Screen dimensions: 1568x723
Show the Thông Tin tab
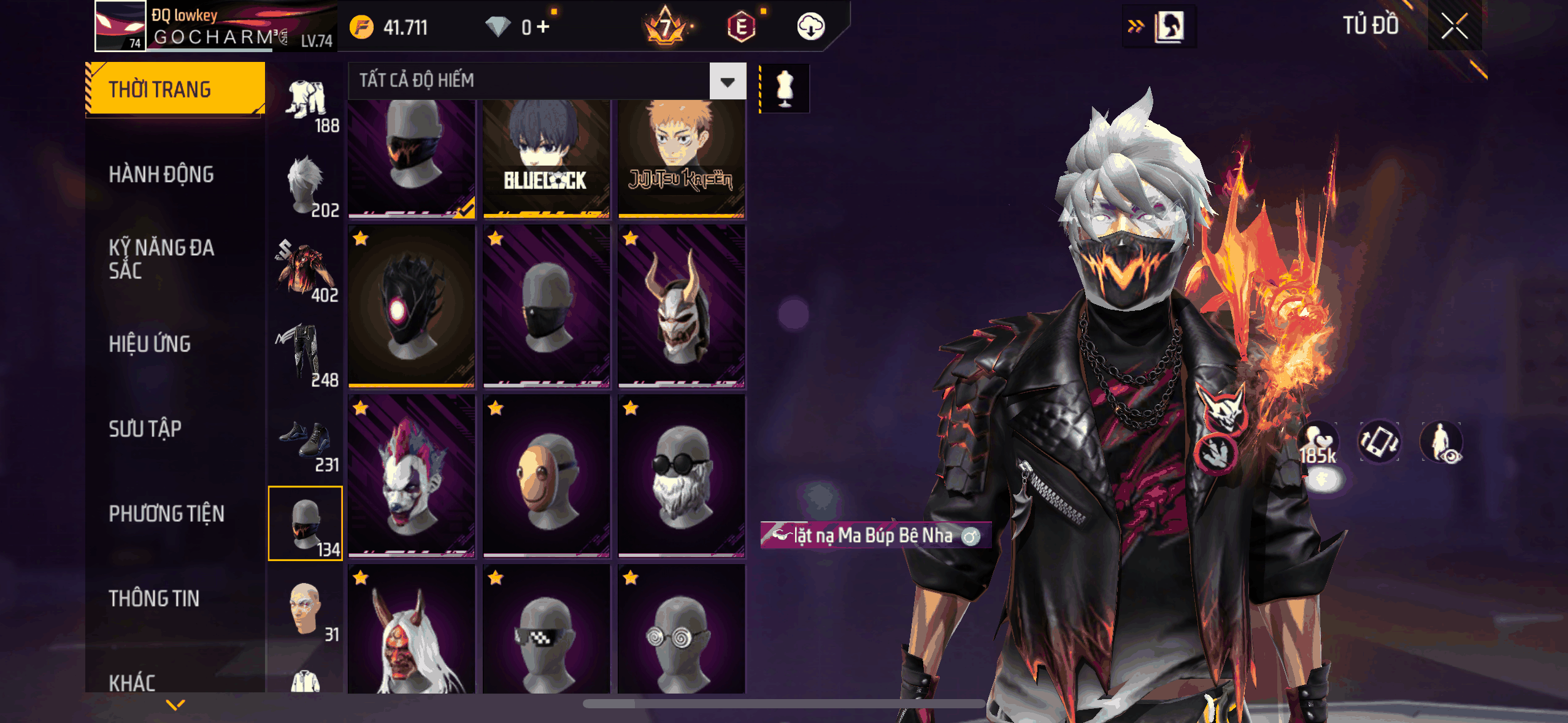point(154,599)
